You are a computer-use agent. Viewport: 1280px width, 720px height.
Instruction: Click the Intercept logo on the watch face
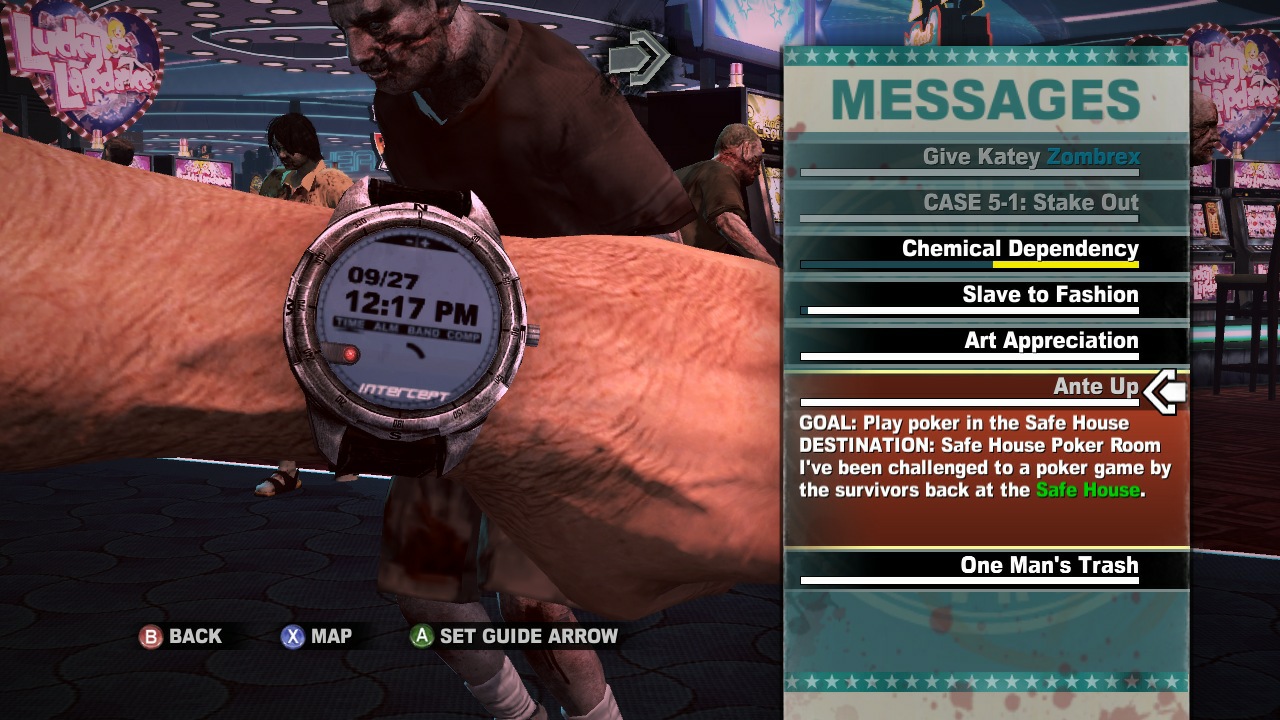(403, 390)
